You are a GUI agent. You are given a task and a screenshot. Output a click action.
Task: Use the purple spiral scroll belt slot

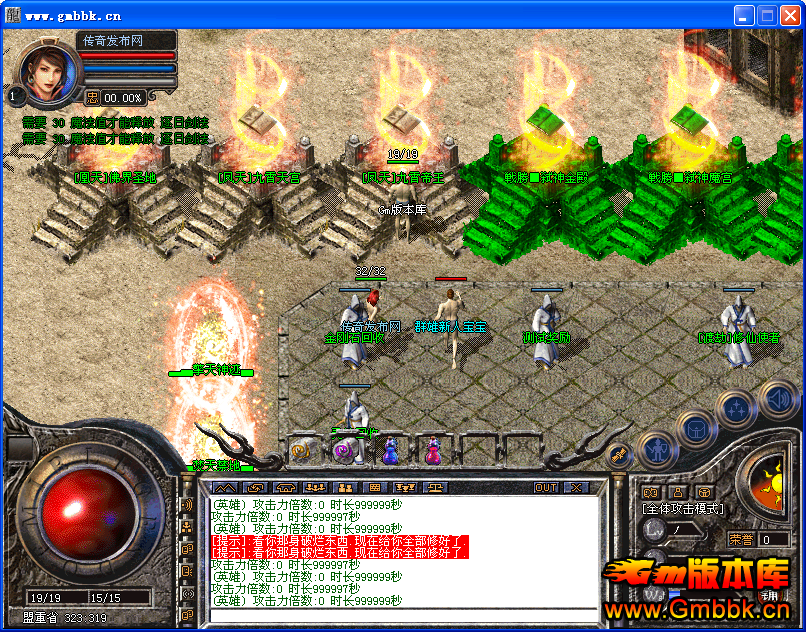coord(346,451)
